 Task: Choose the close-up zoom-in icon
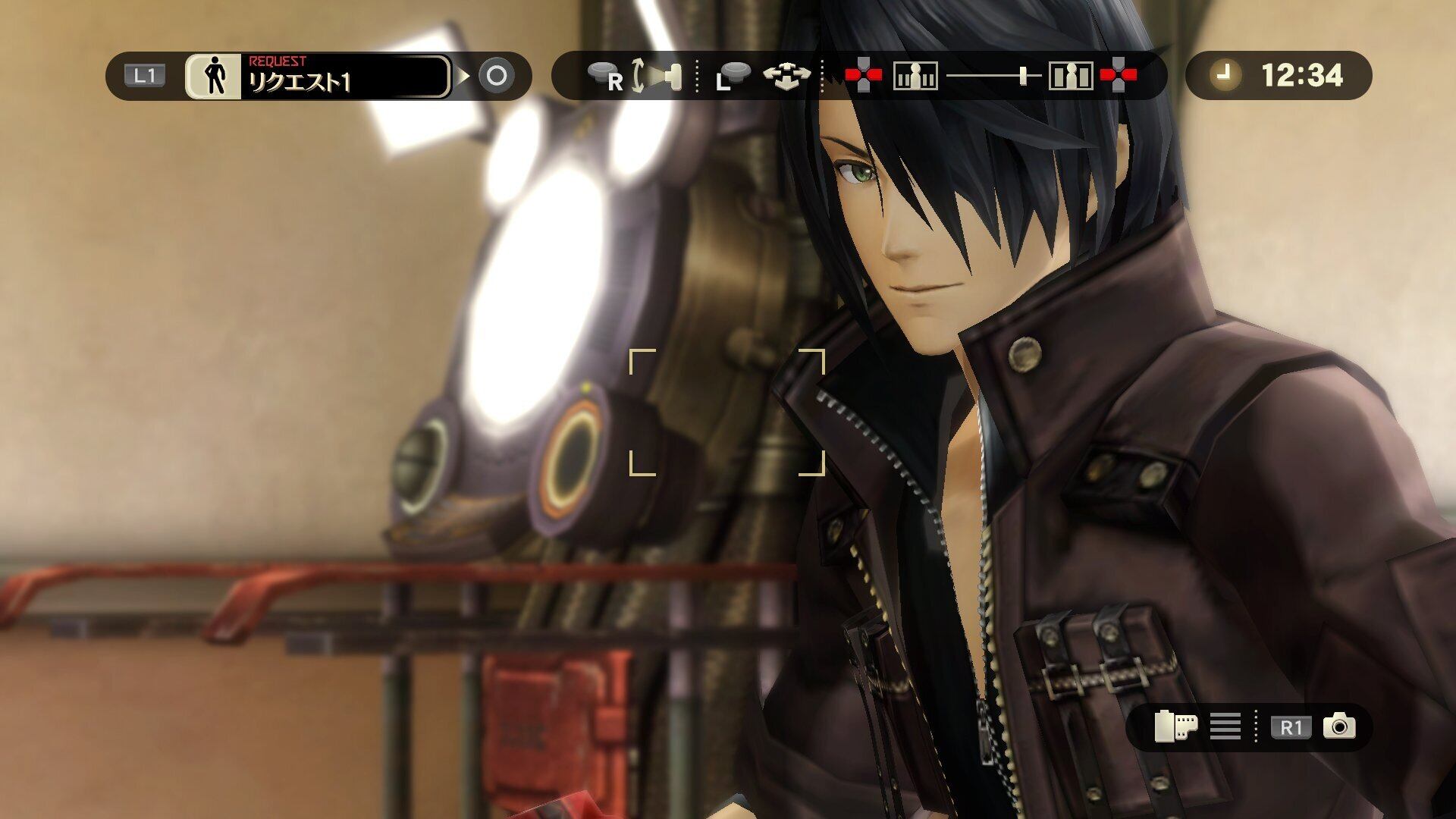(x=1071, y=76)
